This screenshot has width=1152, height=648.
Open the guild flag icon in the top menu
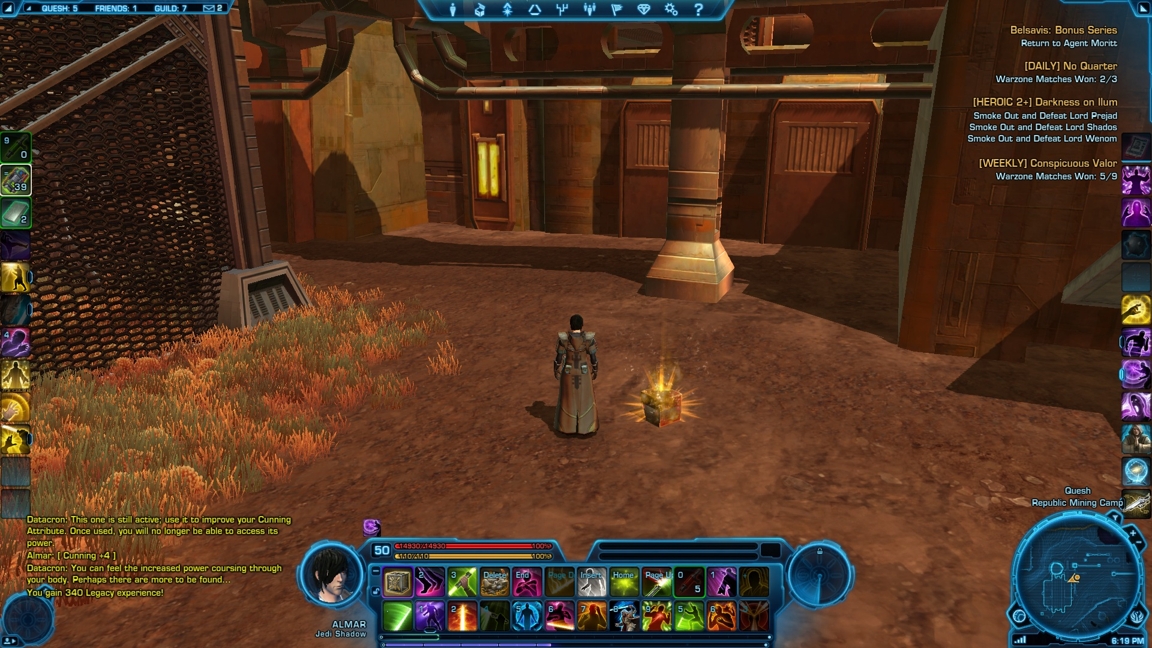616,10
